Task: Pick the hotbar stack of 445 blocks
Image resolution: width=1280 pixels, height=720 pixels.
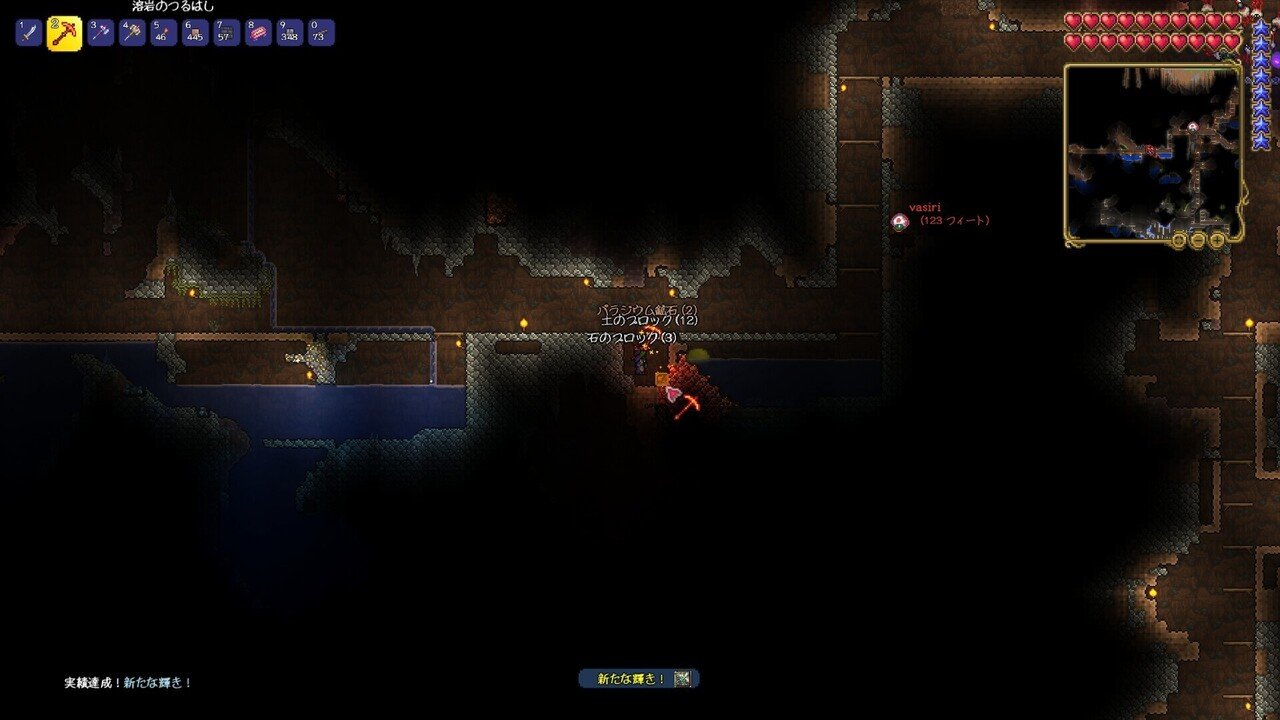Action: click(196, 33)
